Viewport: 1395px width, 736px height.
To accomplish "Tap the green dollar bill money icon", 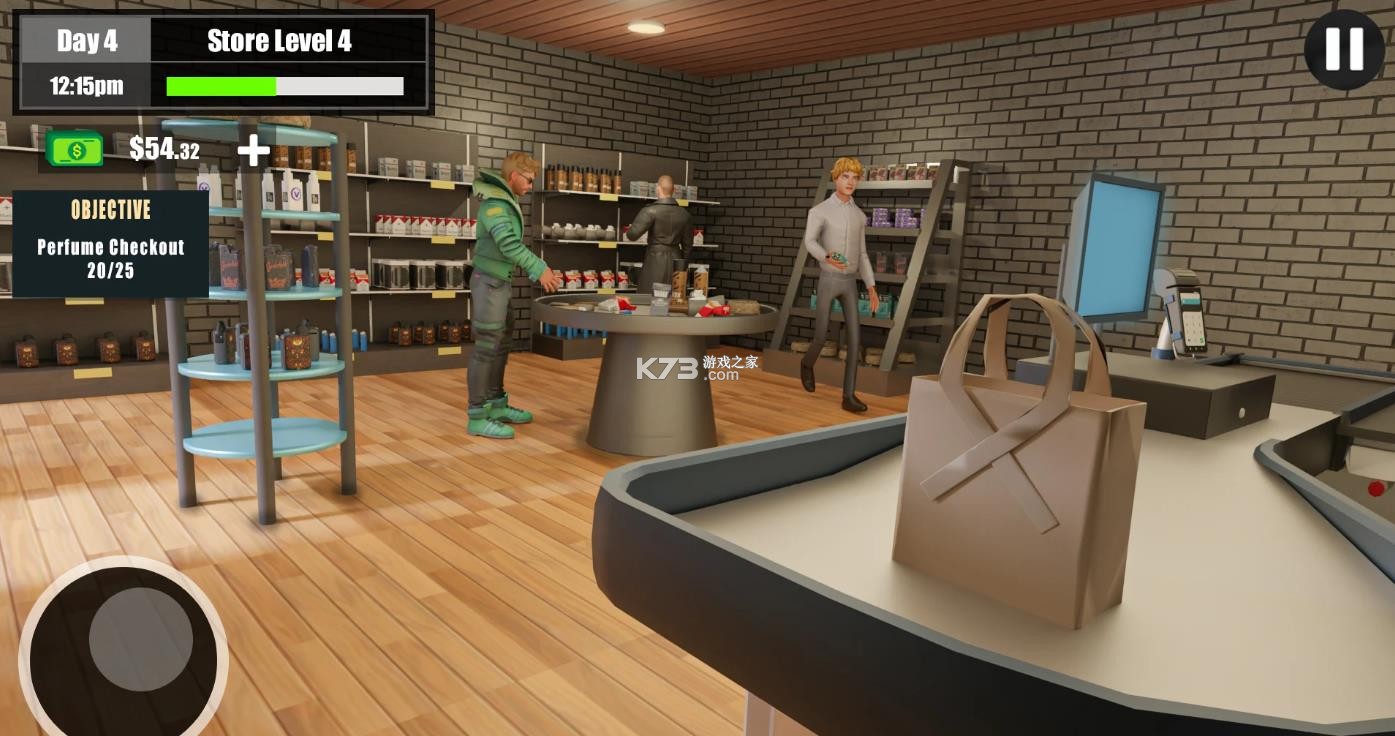I will pyautogui.click(x=73, y=149).
